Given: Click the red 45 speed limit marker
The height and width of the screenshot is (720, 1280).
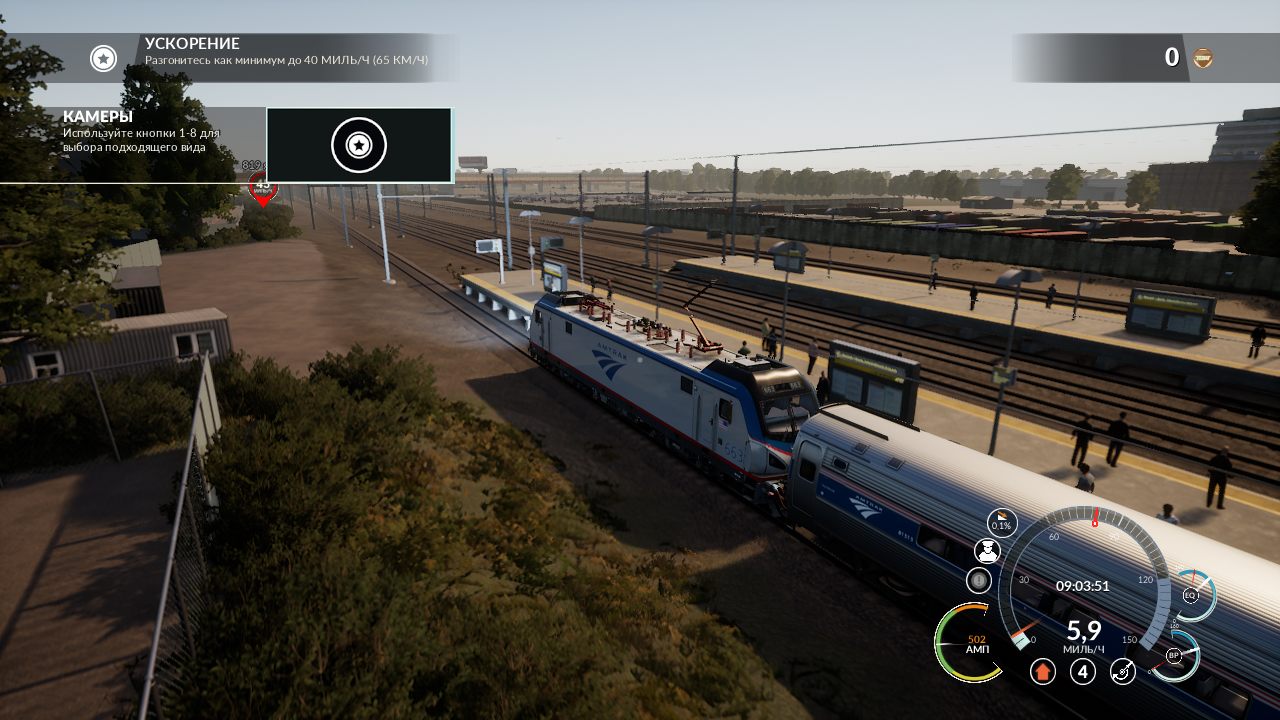Looking at the screenshot, I should click(x=263, y=185).
